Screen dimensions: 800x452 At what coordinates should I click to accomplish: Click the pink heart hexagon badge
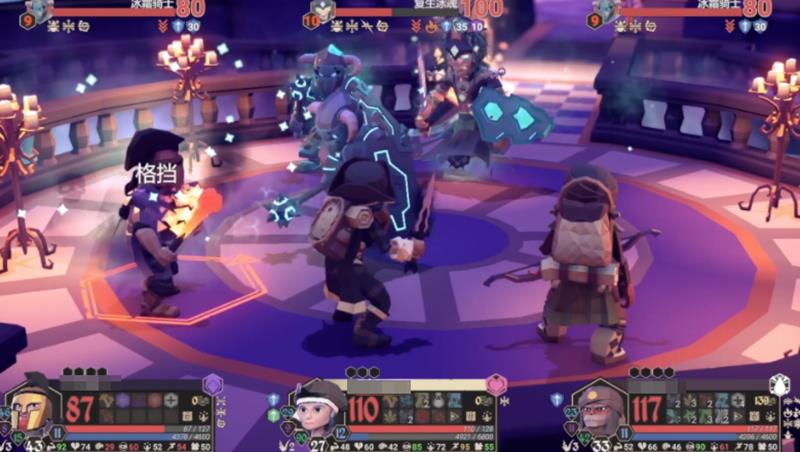(x=496, y=385)
